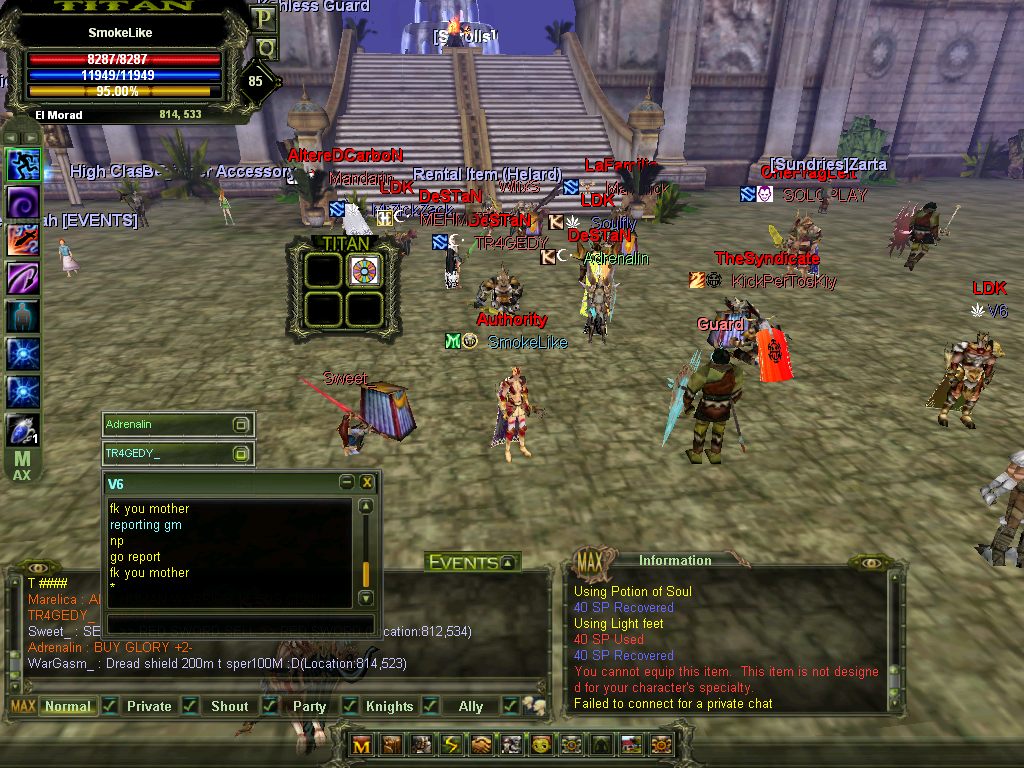The image size is (1024, 768).
Task: Click the lightning bolt skills menu icon
Action: pyautogui.click(x=451, y=745)
